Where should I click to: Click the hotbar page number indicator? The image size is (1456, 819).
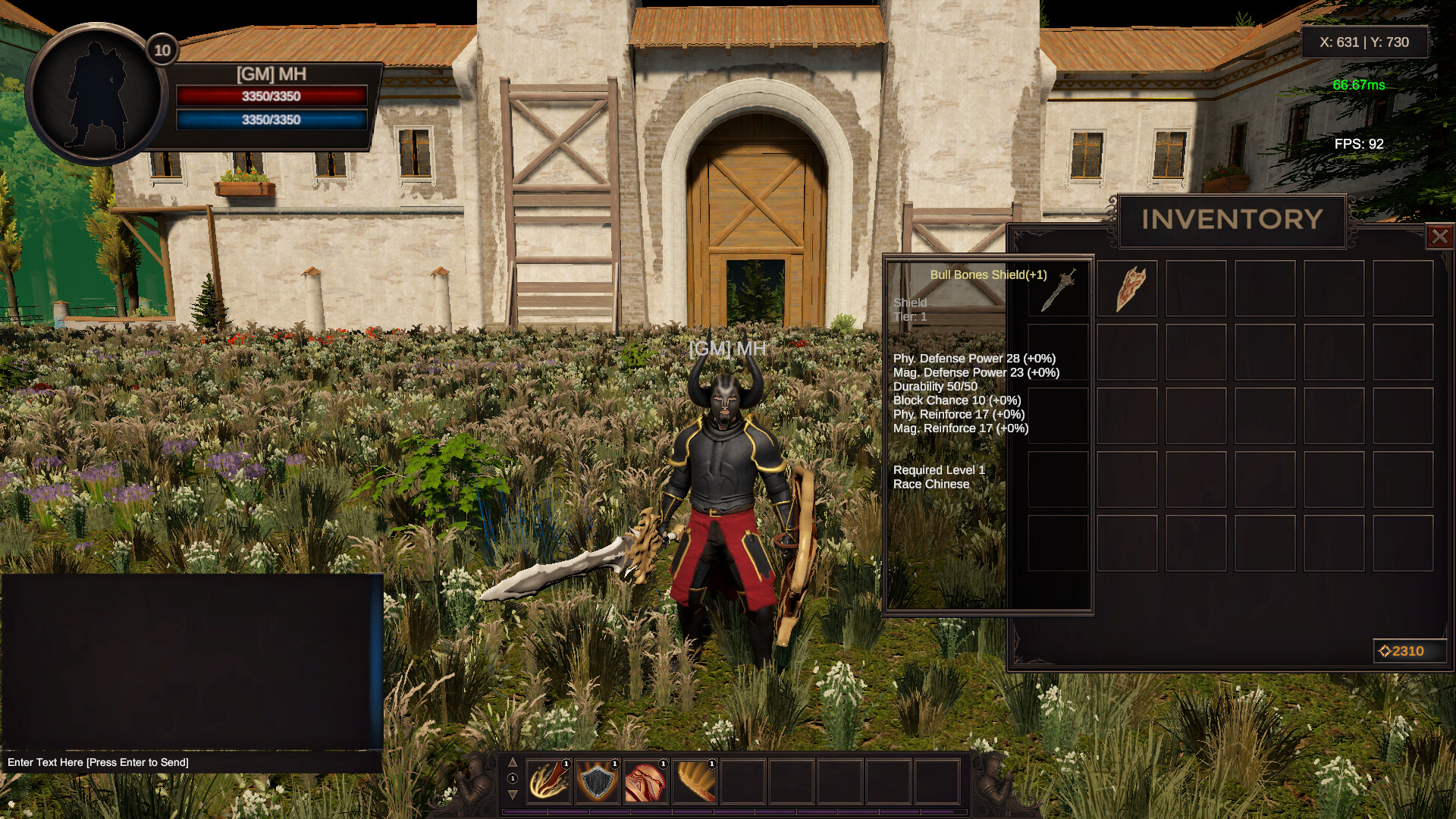pos(513,779)
